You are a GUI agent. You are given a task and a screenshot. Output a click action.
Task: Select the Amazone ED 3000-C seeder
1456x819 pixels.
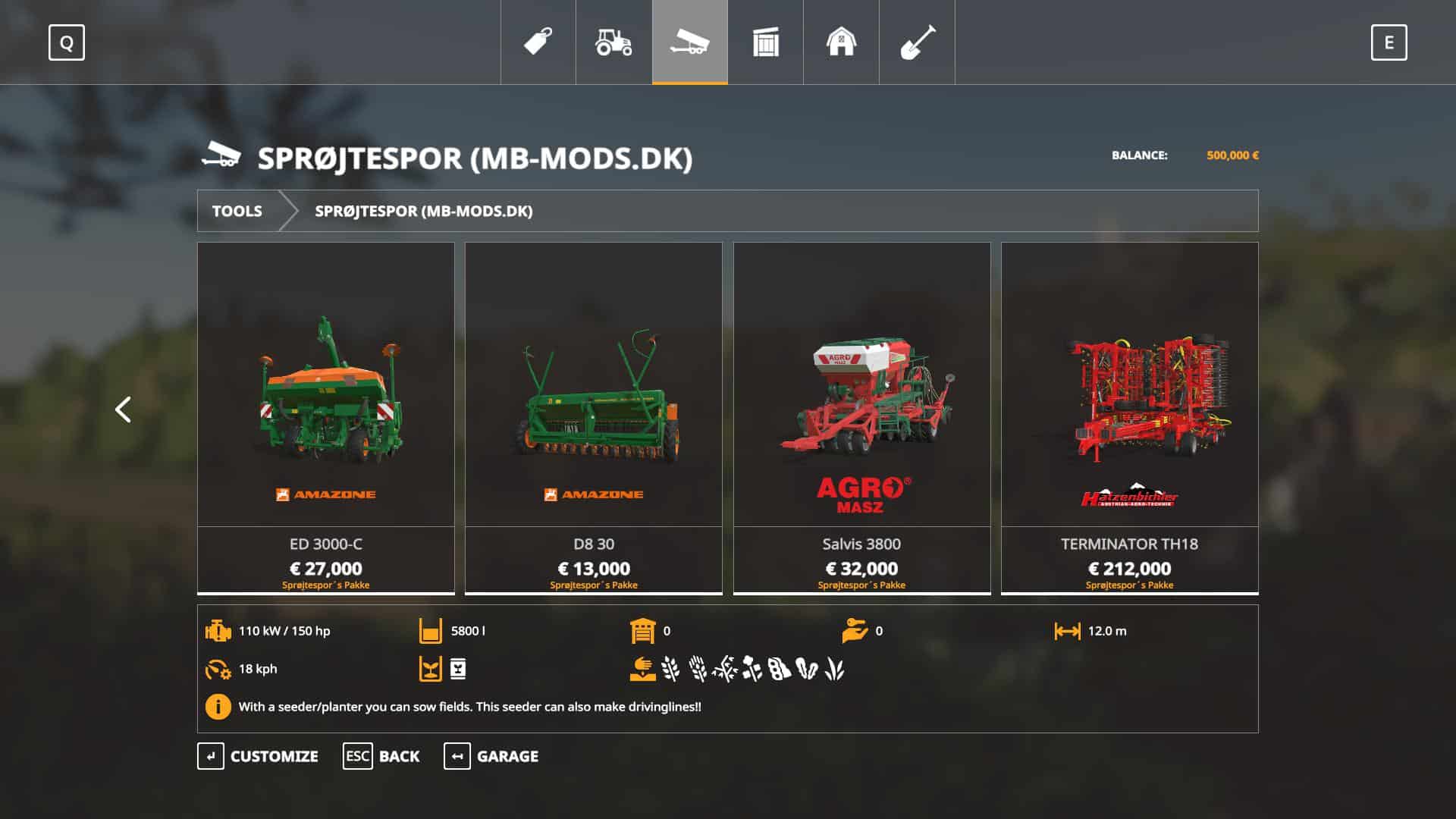326,417
